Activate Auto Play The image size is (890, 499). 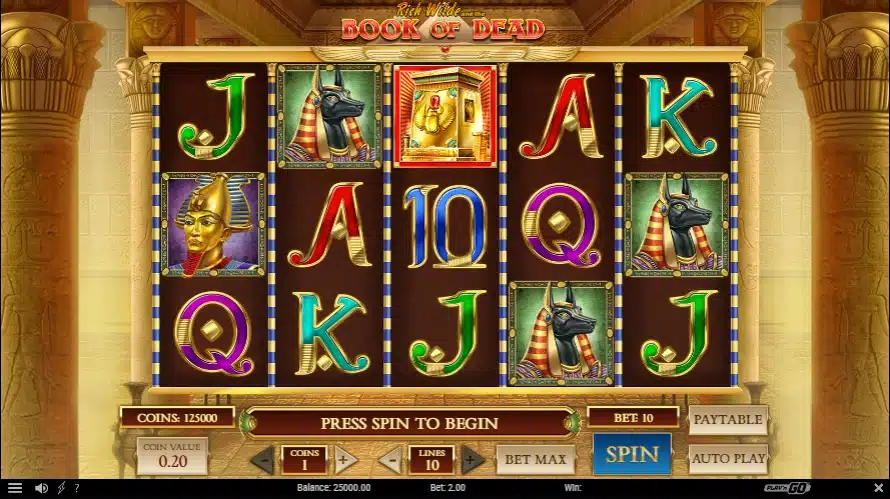coord(728,459)
